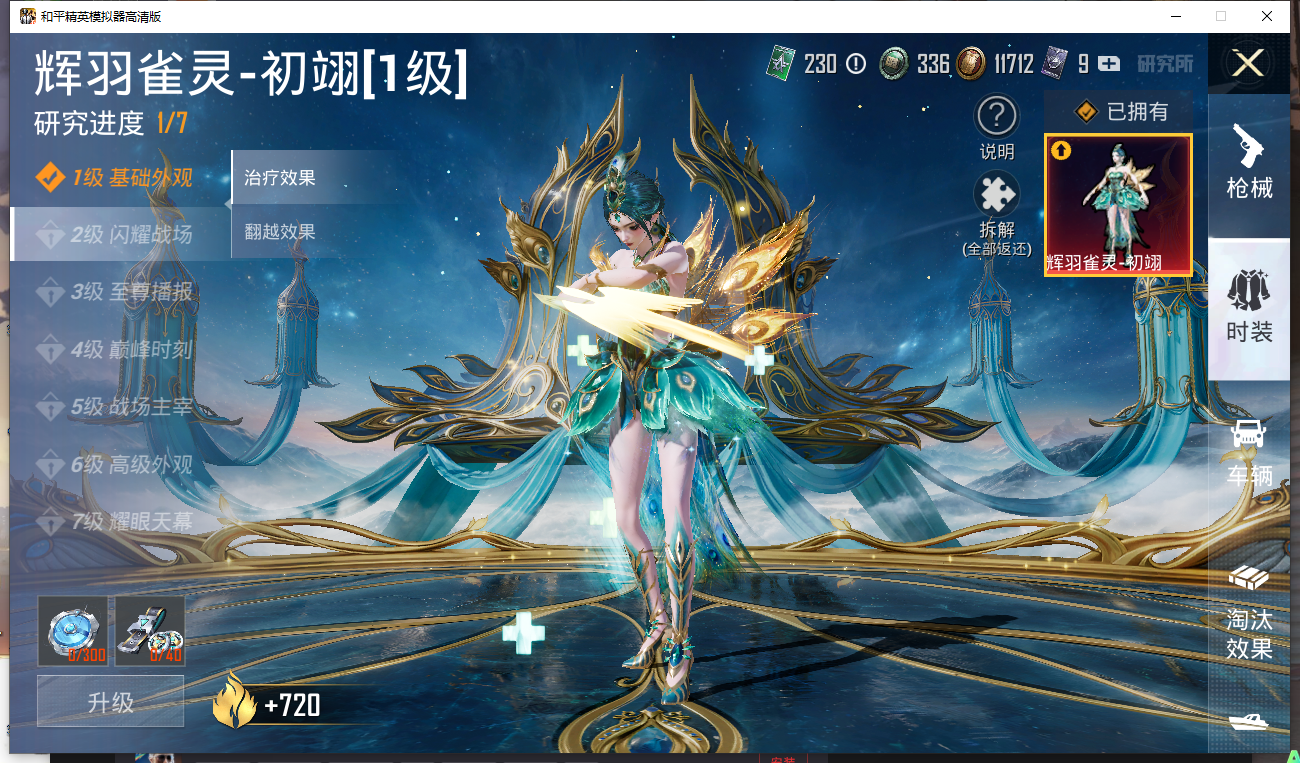
Task: Preview the 治疗效果 healing effect
Action: click(x=281, y=178)
